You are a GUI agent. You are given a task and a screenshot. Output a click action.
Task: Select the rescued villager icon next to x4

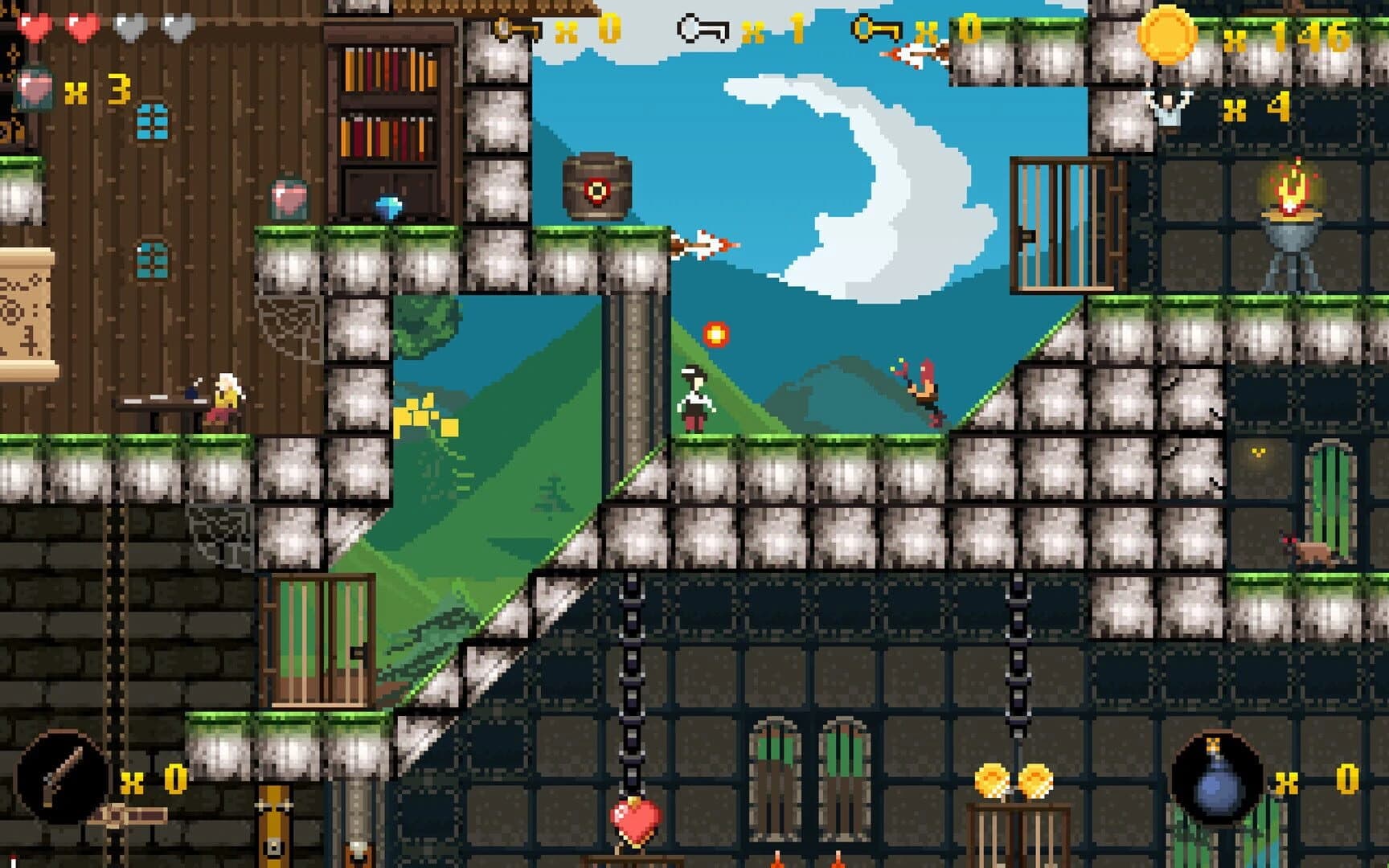tap(1168, 104)
